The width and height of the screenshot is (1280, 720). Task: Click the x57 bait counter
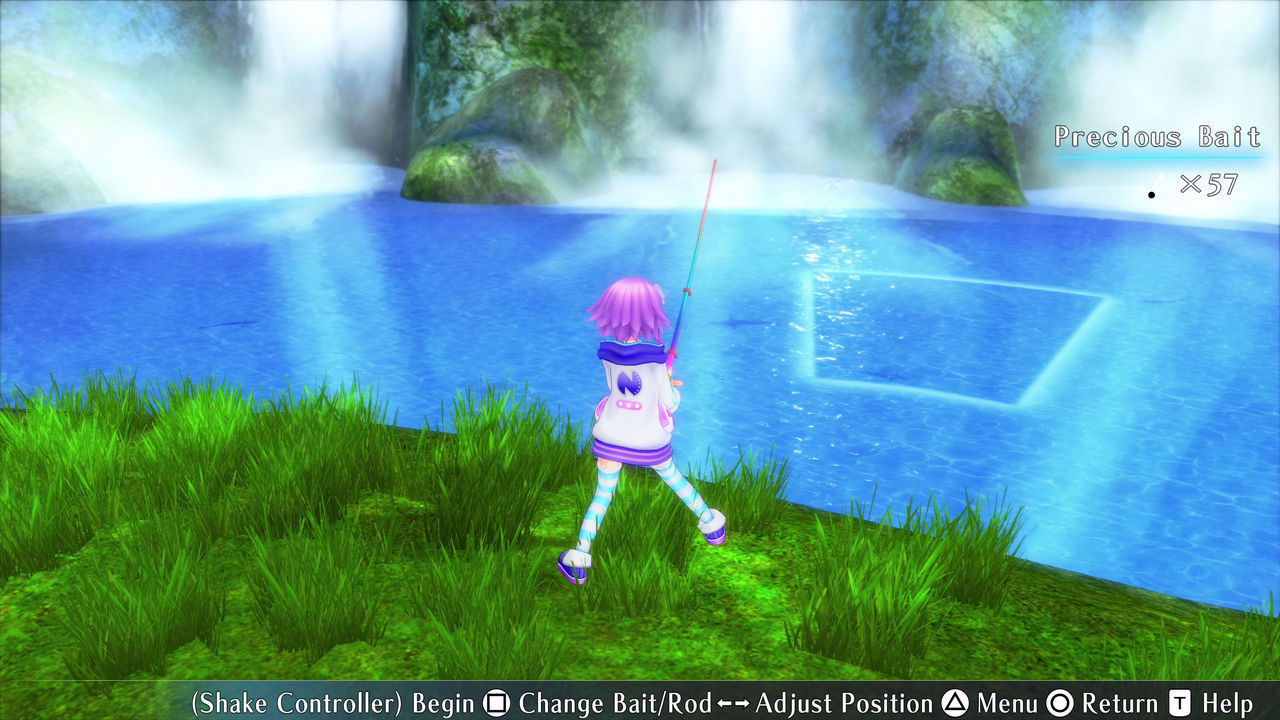tap(1208, 184)
